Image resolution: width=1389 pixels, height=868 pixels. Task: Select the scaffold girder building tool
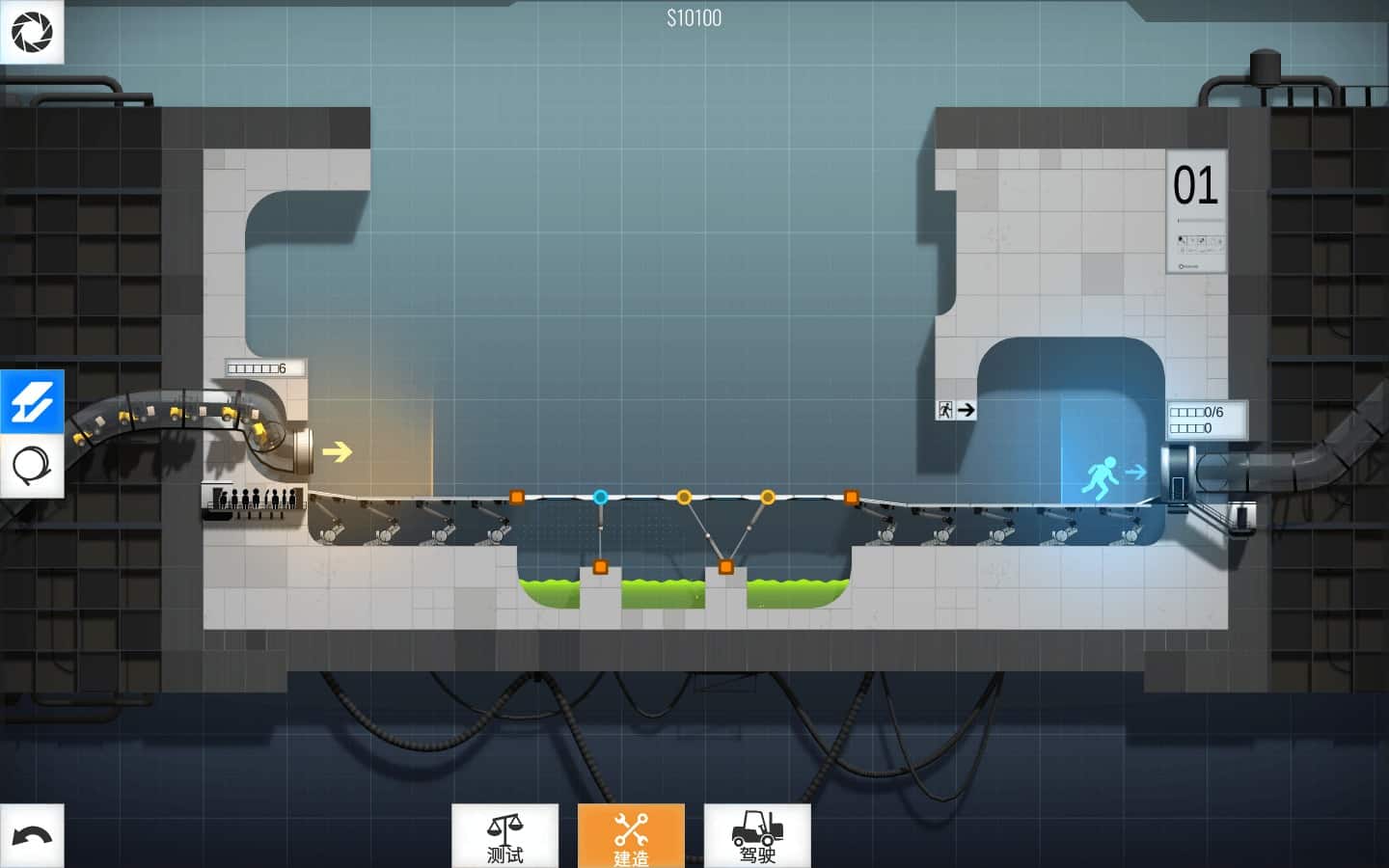[x=32, y=401]
